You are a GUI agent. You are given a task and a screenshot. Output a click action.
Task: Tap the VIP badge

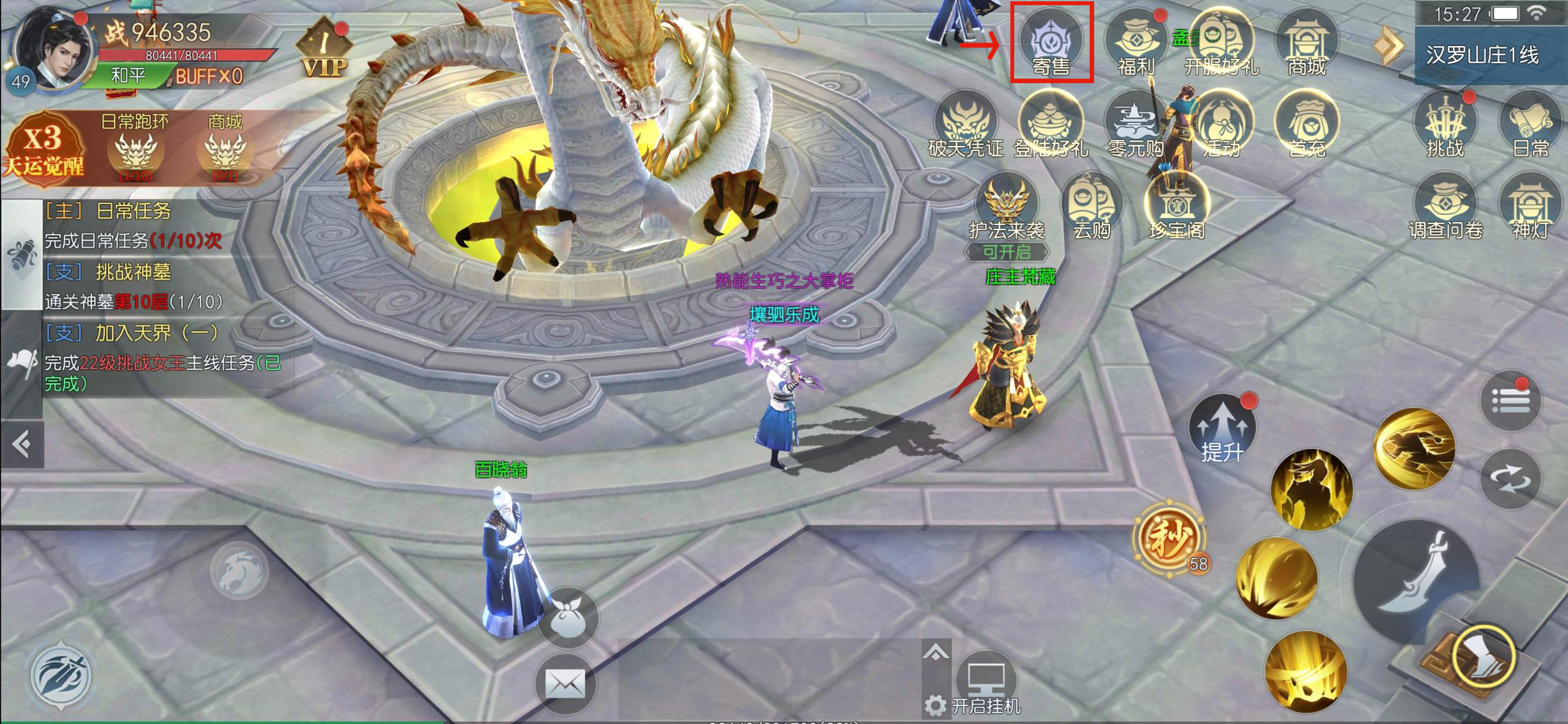tap(325, 51)
